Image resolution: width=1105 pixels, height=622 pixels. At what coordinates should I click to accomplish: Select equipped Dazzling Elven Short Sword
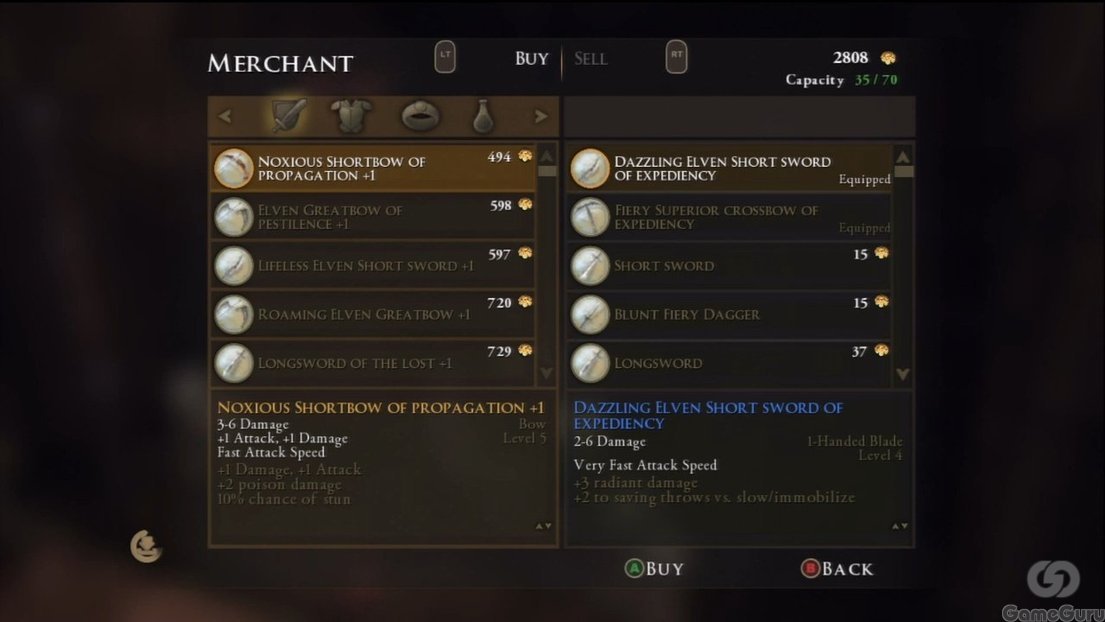729,168
